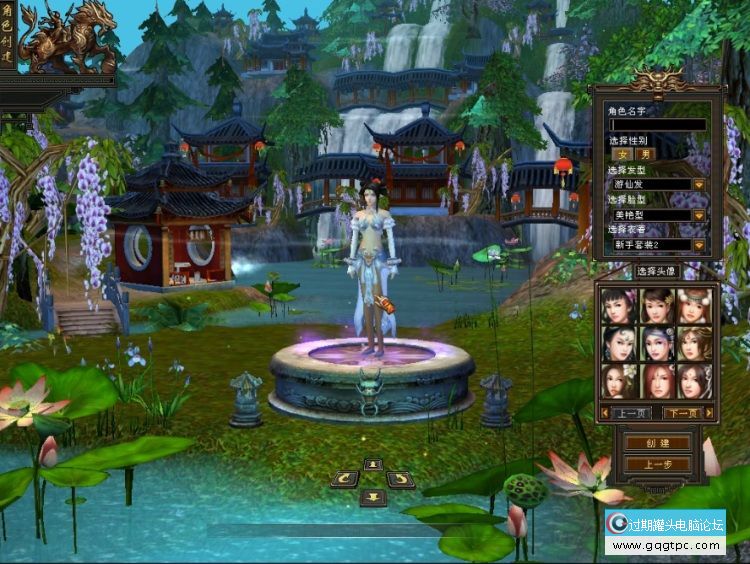Screen dimensions: 750x564
Task: Return to the previous step (上一步)
Action: pos(656,465)
